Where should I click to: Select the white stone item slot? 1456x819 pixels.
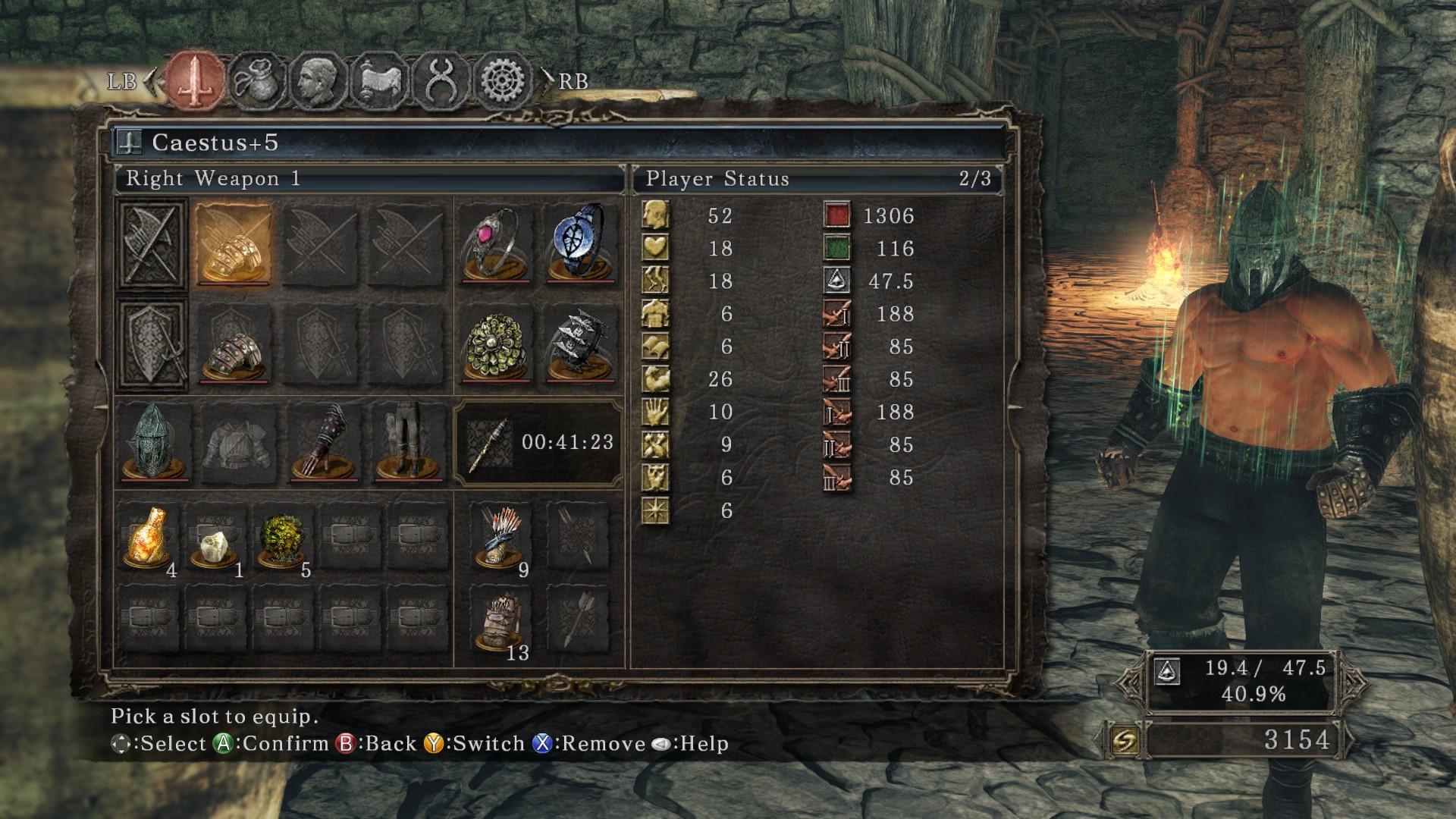pos(215,537)
